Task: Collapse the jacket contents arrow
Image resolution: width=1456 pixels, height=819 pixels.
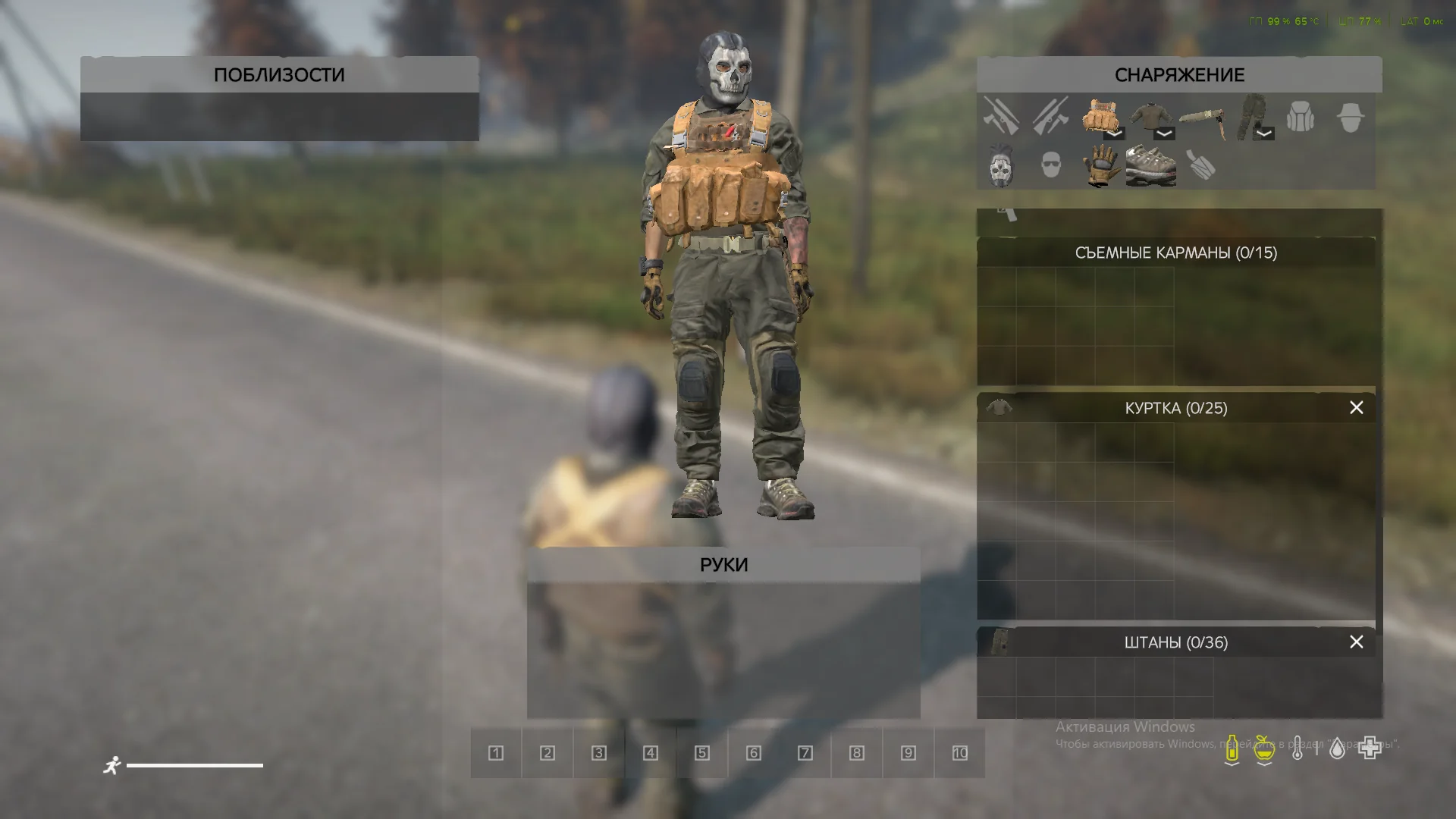Action: point(1164,133)
